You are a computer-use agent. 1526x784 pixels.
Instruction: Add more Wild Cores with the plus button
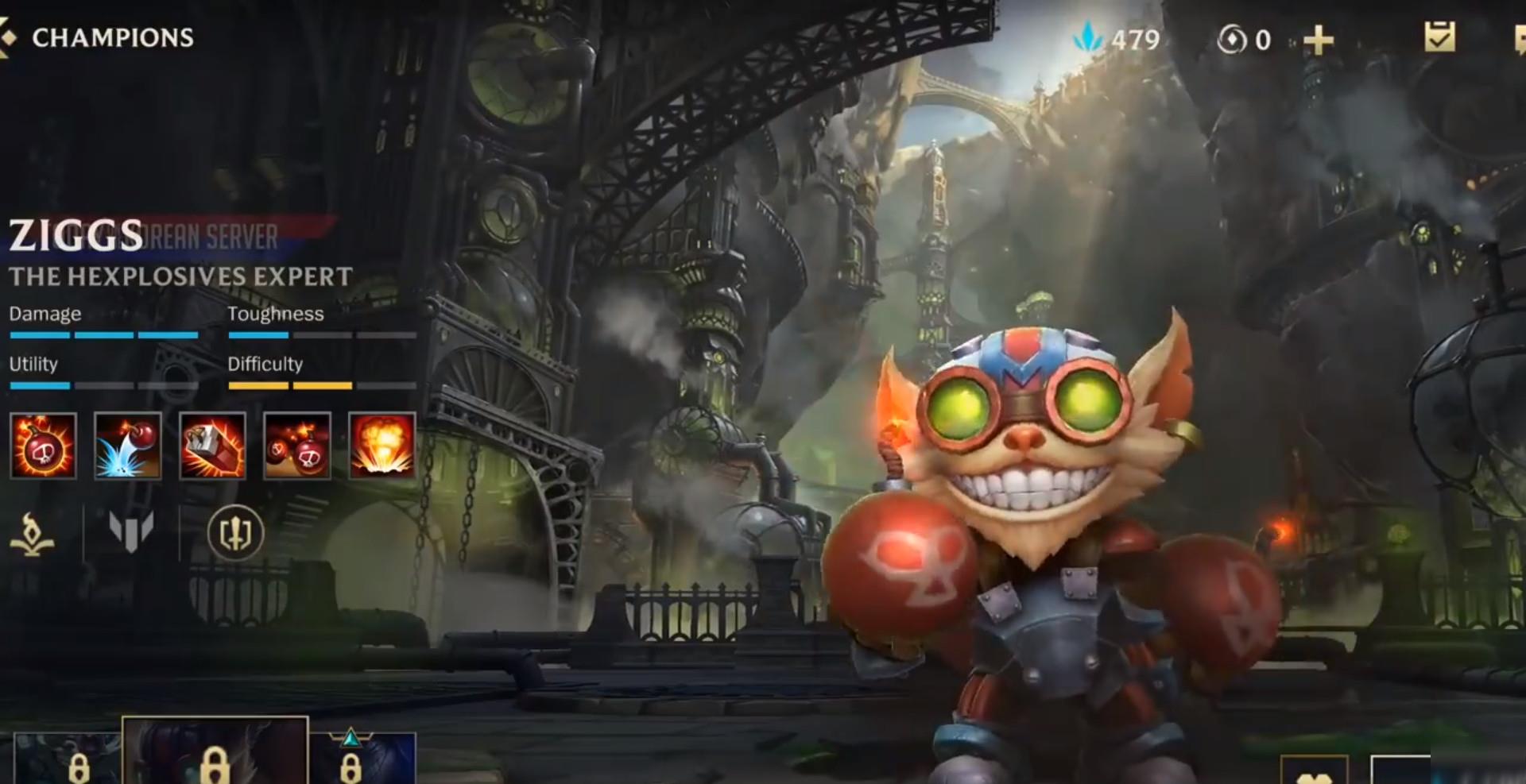[x=1318, y=40]
